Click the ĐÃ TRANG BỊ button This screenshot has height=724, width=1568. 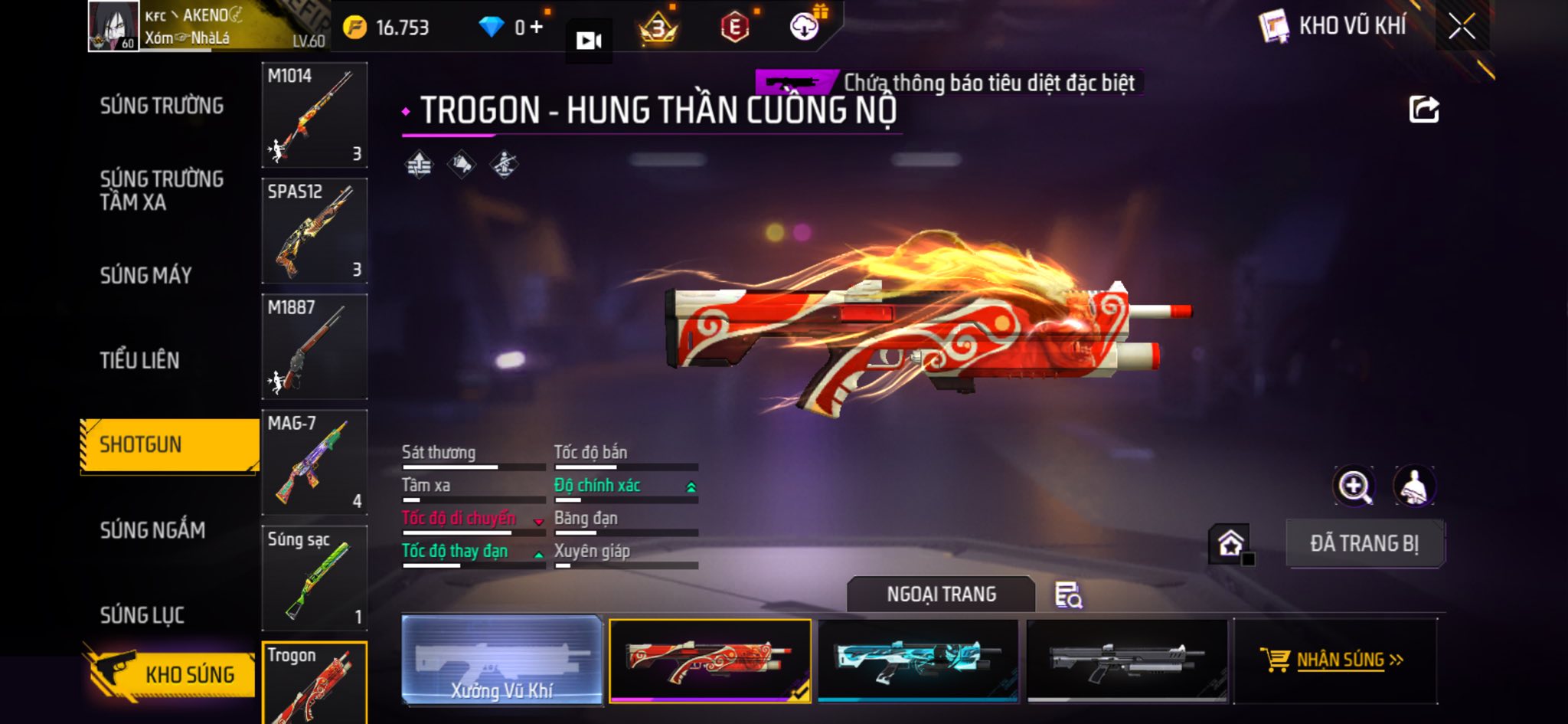coord(1364,543)
